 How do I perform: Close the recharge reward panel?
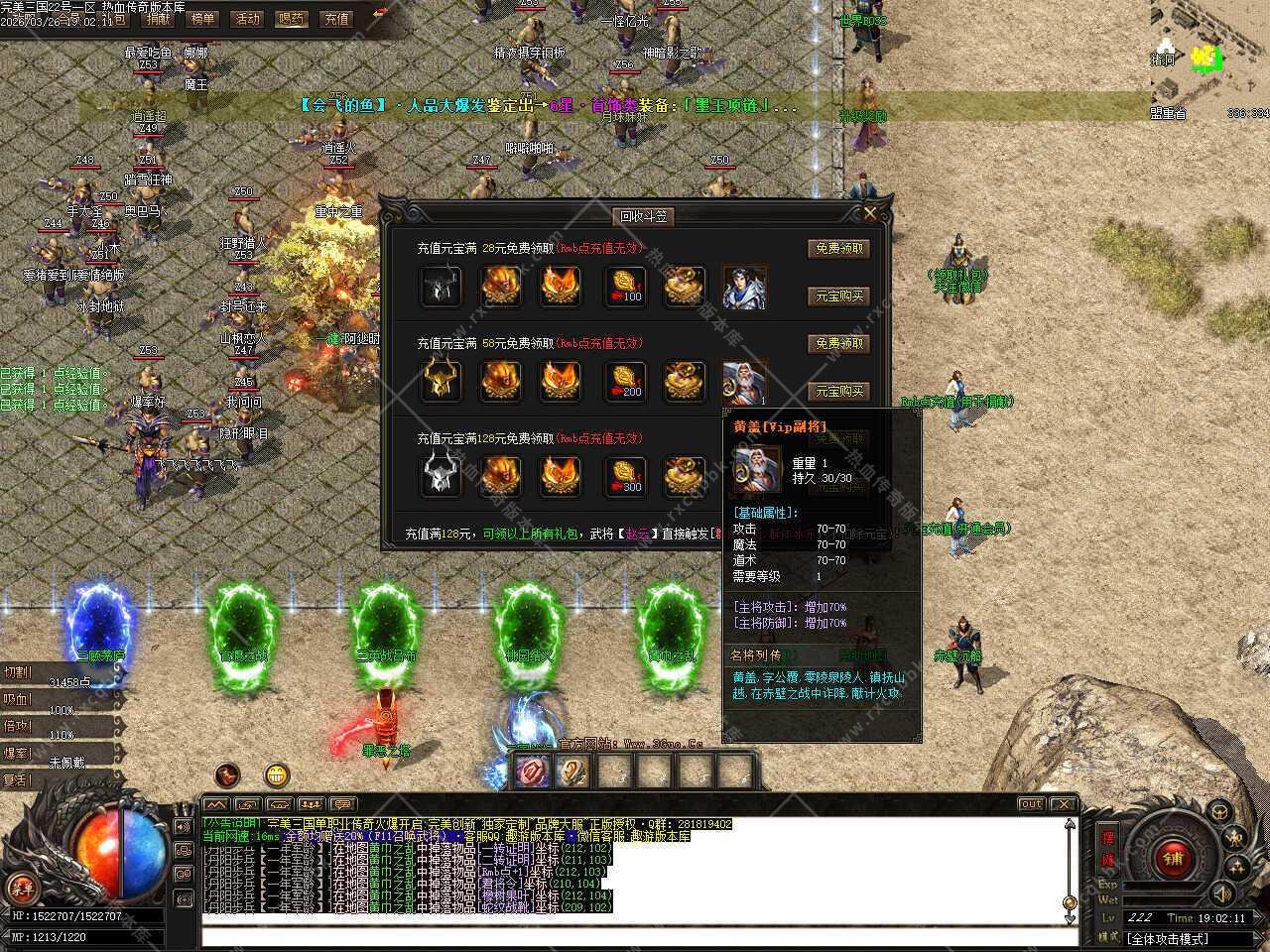click(870, 212)
